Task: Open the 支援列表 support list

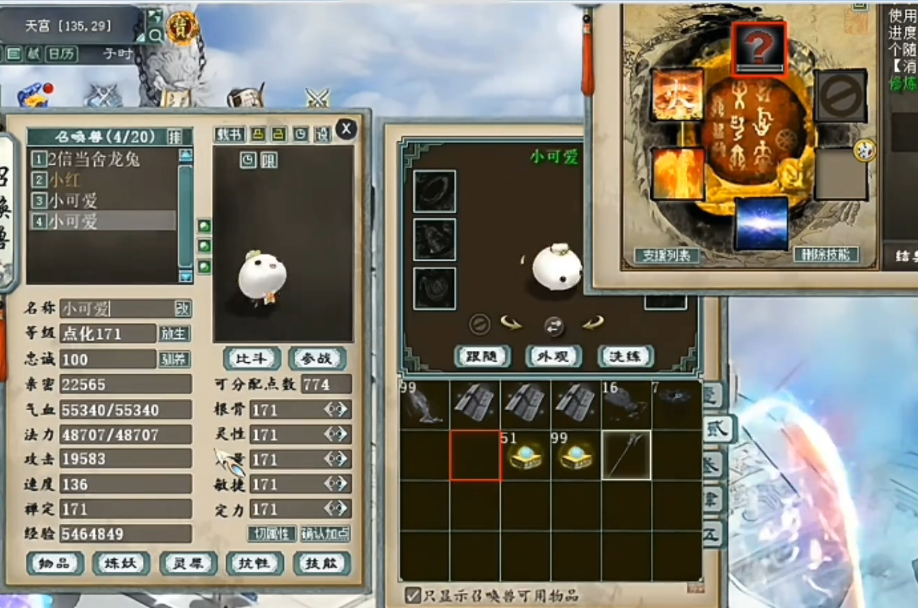Action: tap(666, 255)
